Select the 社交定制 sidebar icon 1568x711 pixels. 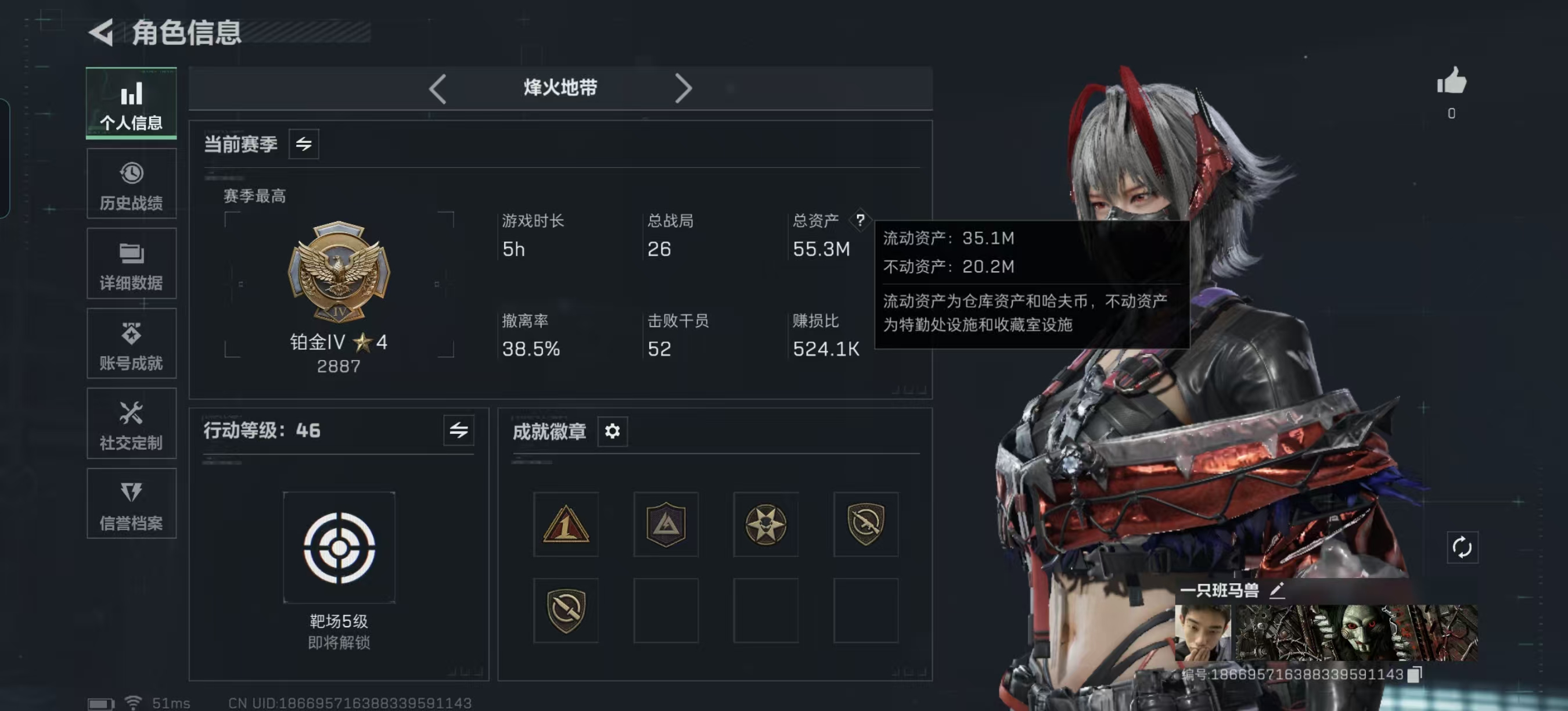131,424
